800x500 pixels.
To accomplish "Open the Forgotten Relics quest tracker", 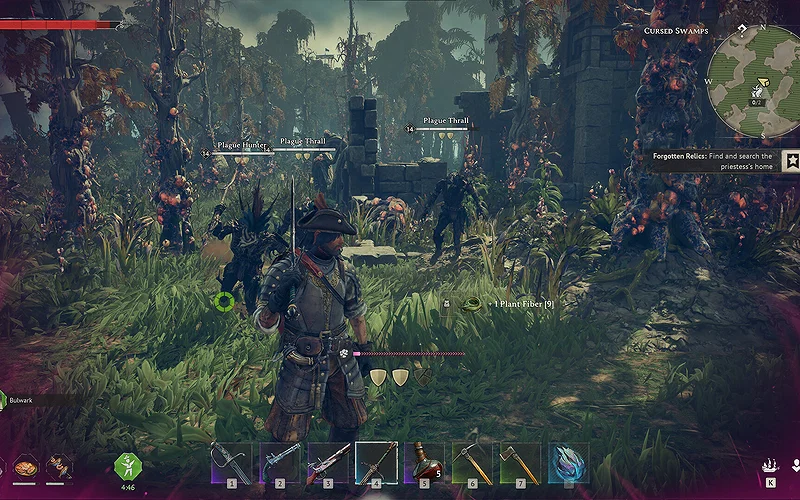I will coord(712,161).
